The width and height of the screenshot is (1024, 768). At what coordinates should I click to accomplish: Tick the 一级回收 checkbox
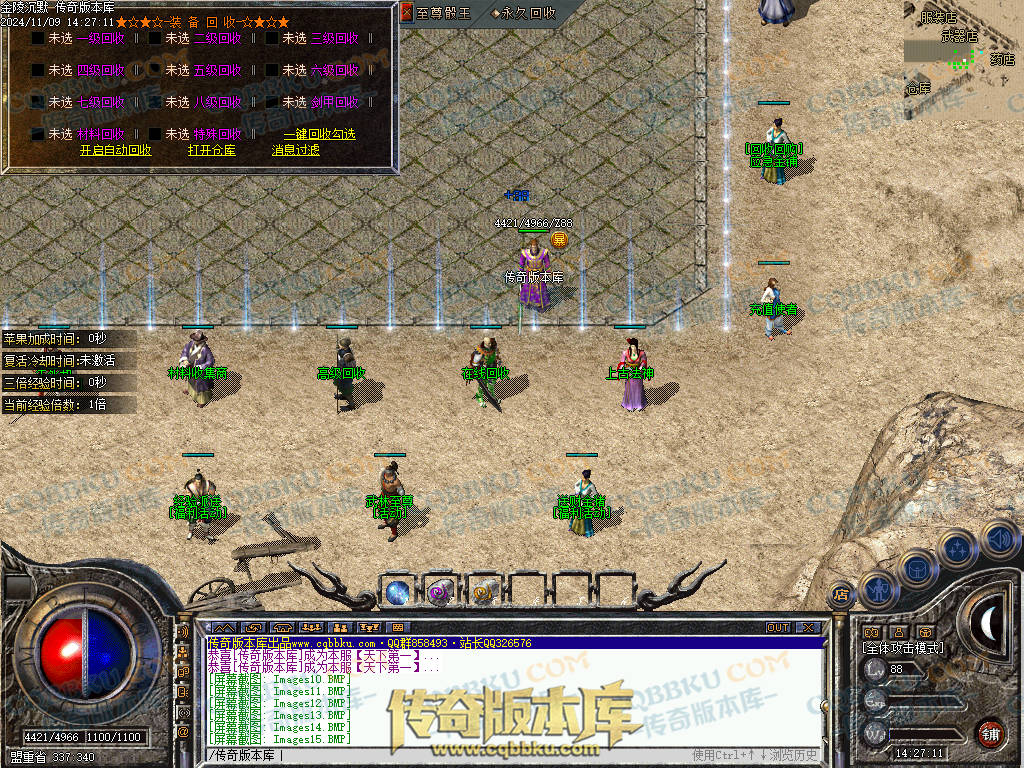click(x=38, y=39)
